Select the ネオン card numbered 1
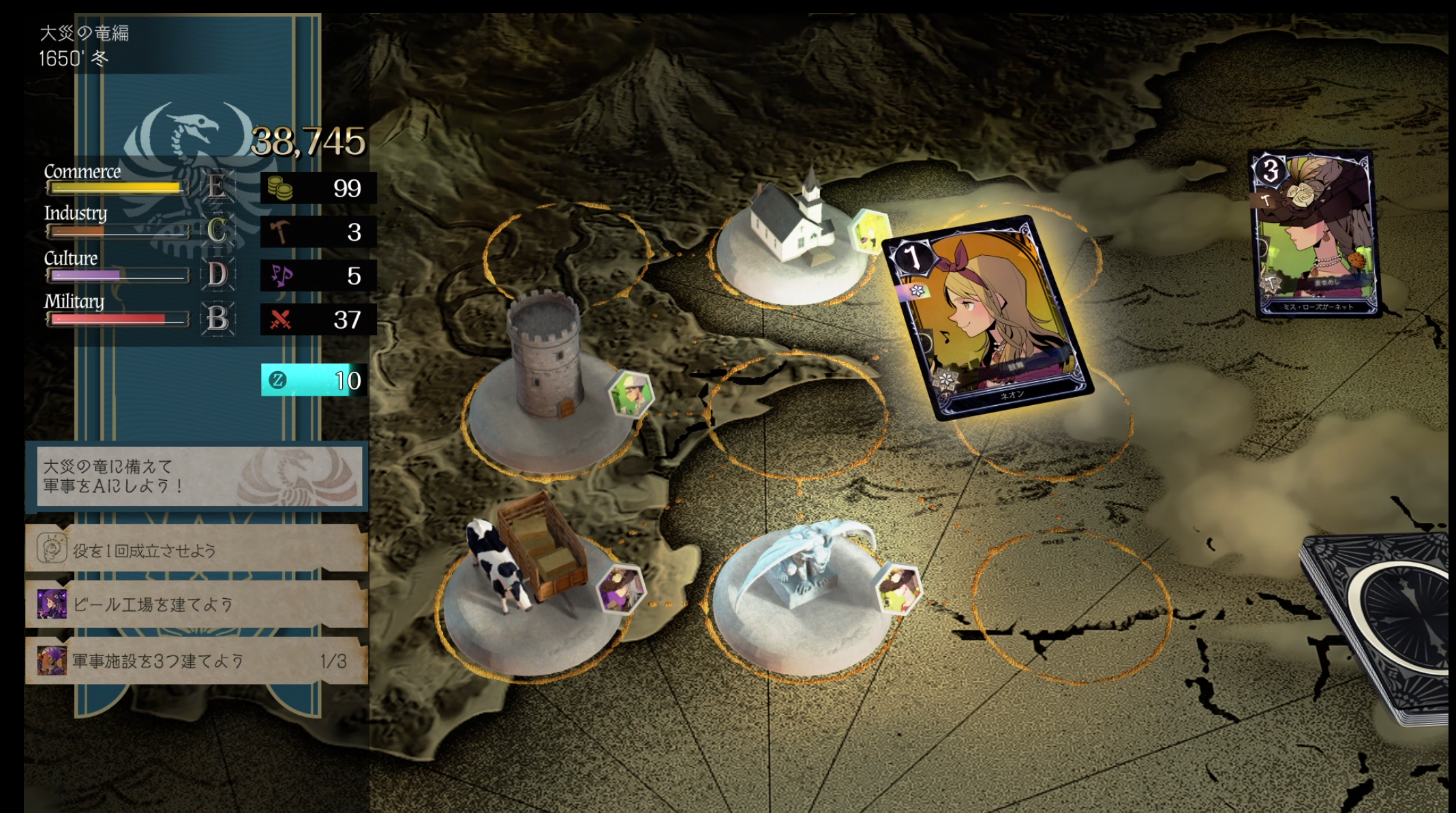Image resolution: width=1456 pixels, height=813 pixels. [988, 317]
